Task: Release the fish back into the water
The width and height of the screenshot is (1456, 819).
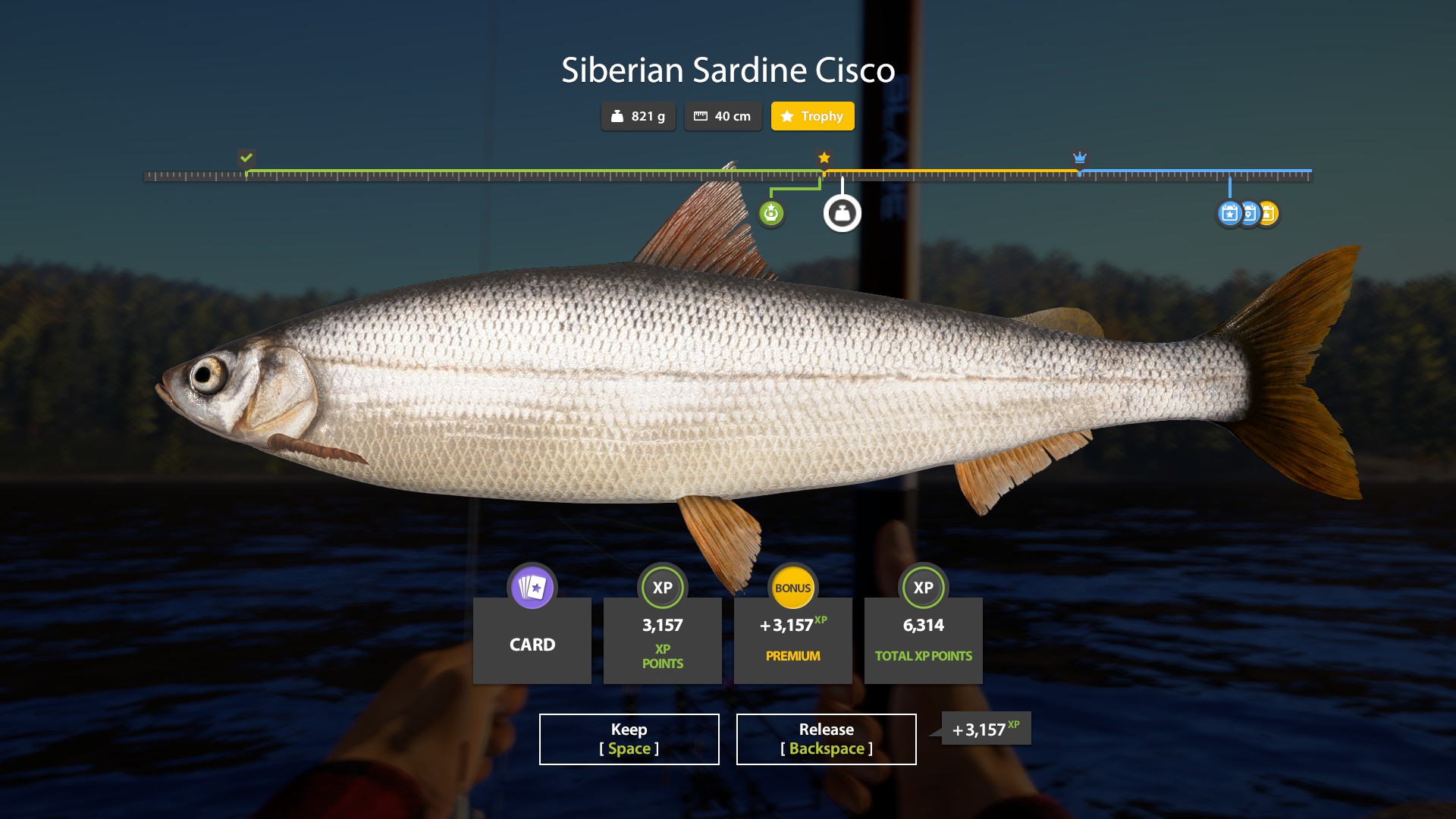Action: click(826, 739)
